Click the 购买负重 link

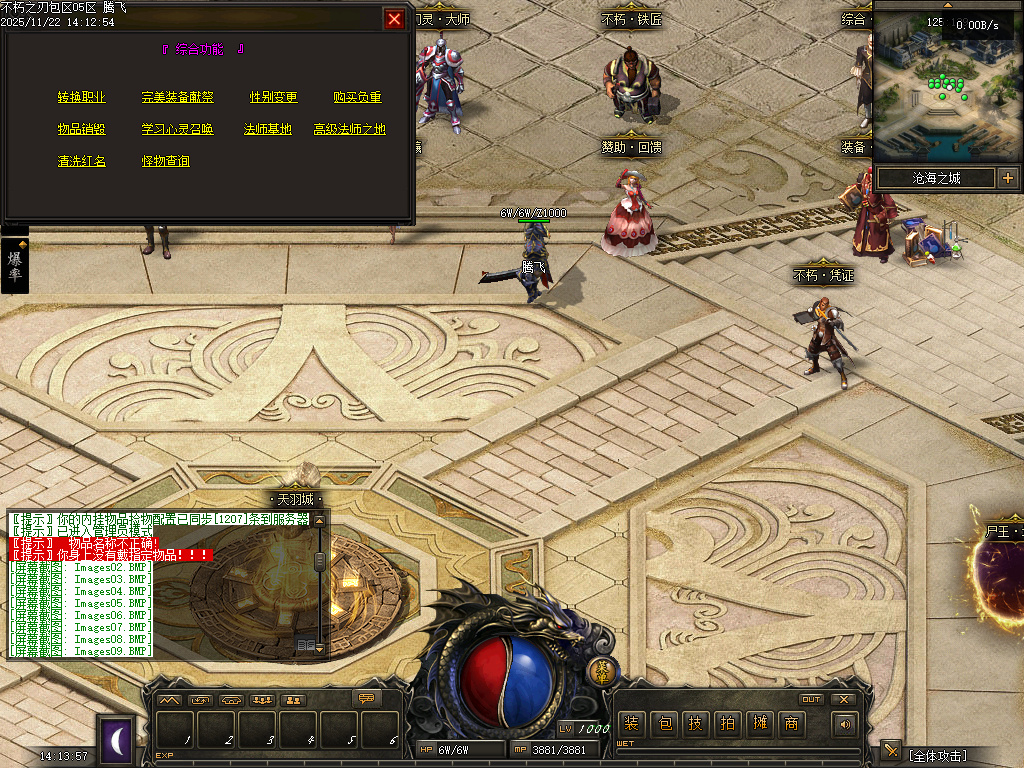(x=357, y=97)
